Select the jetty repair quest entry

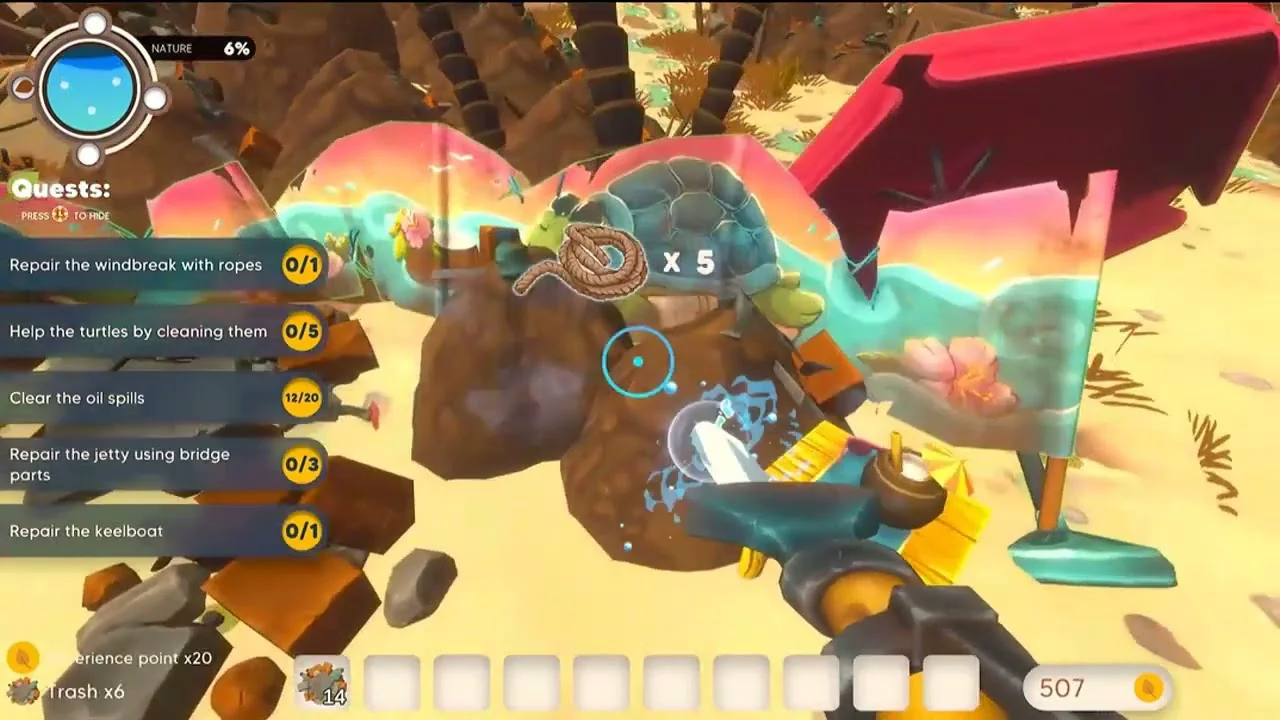coord(160,464)
